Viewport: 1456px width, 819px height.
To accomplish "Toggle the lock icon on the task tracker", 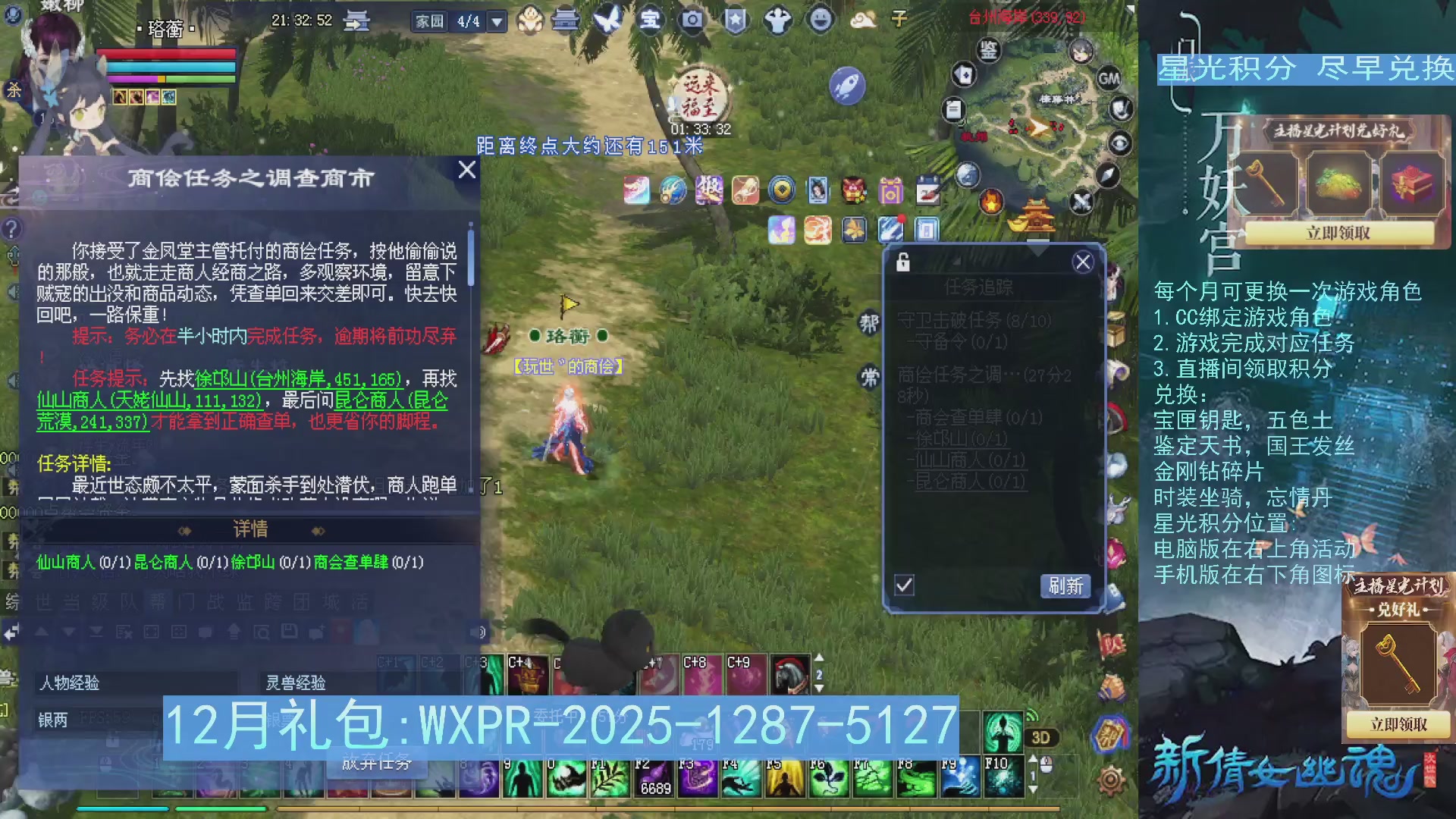I will tap(902, 261).
